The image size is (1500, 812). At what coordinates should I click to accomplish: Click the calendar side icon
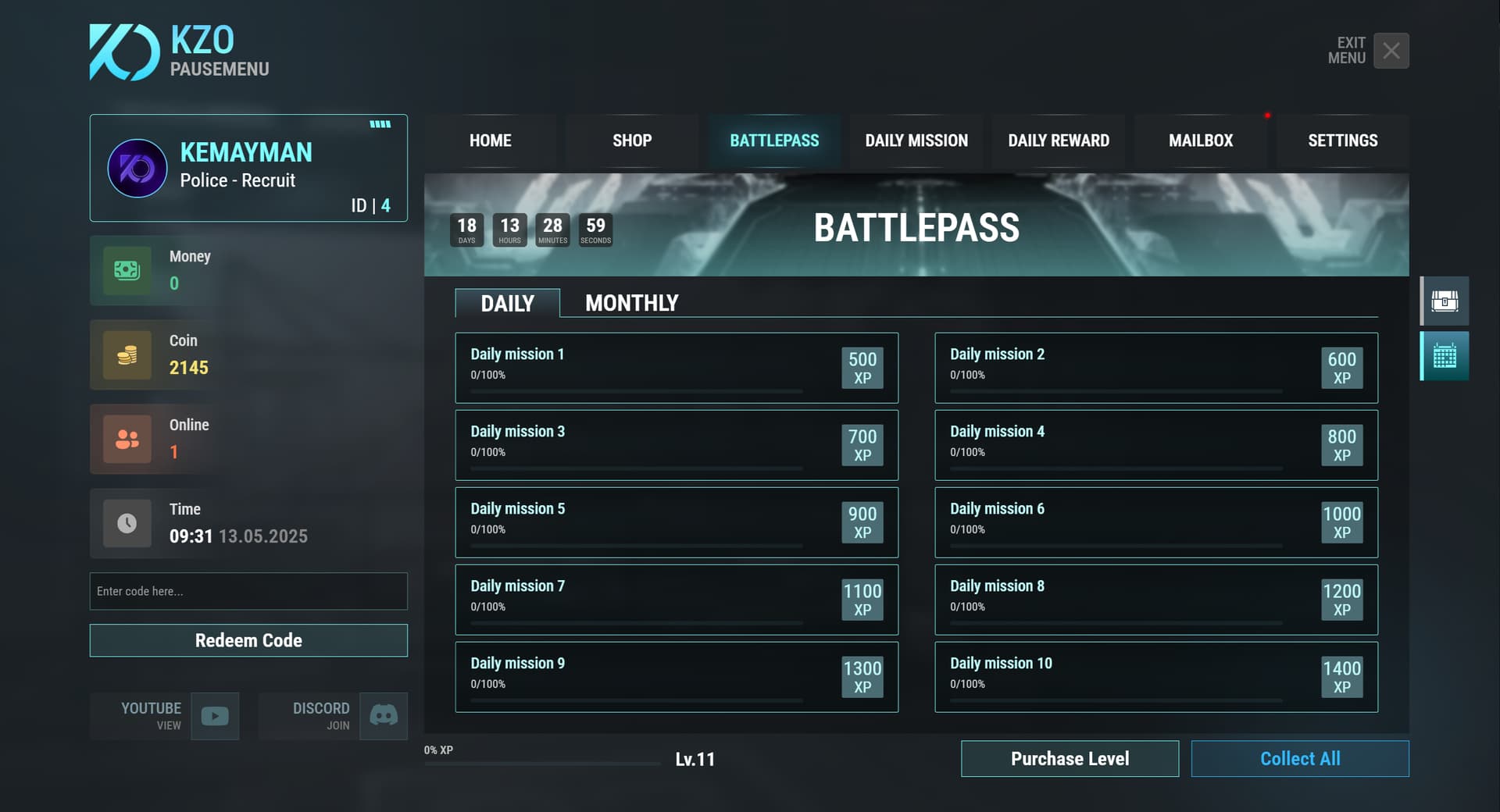1445,356
